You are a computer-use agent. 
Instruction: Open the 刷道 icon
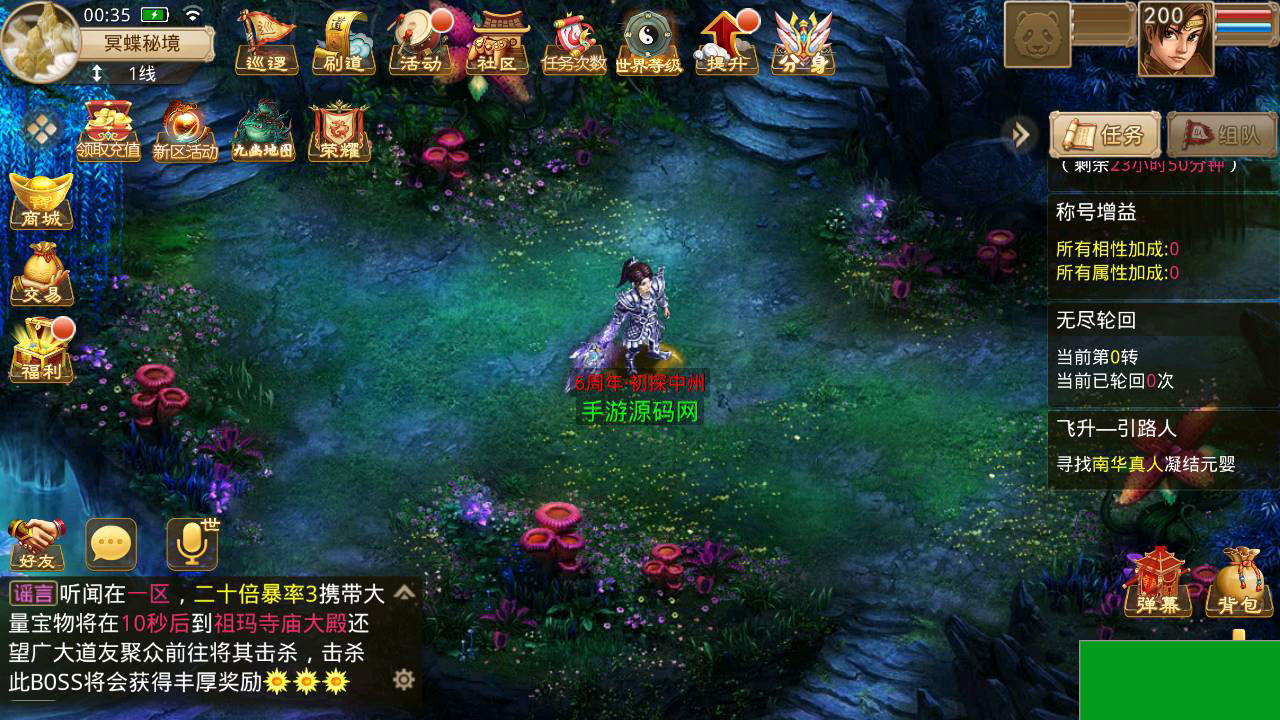tap(343, 44)
